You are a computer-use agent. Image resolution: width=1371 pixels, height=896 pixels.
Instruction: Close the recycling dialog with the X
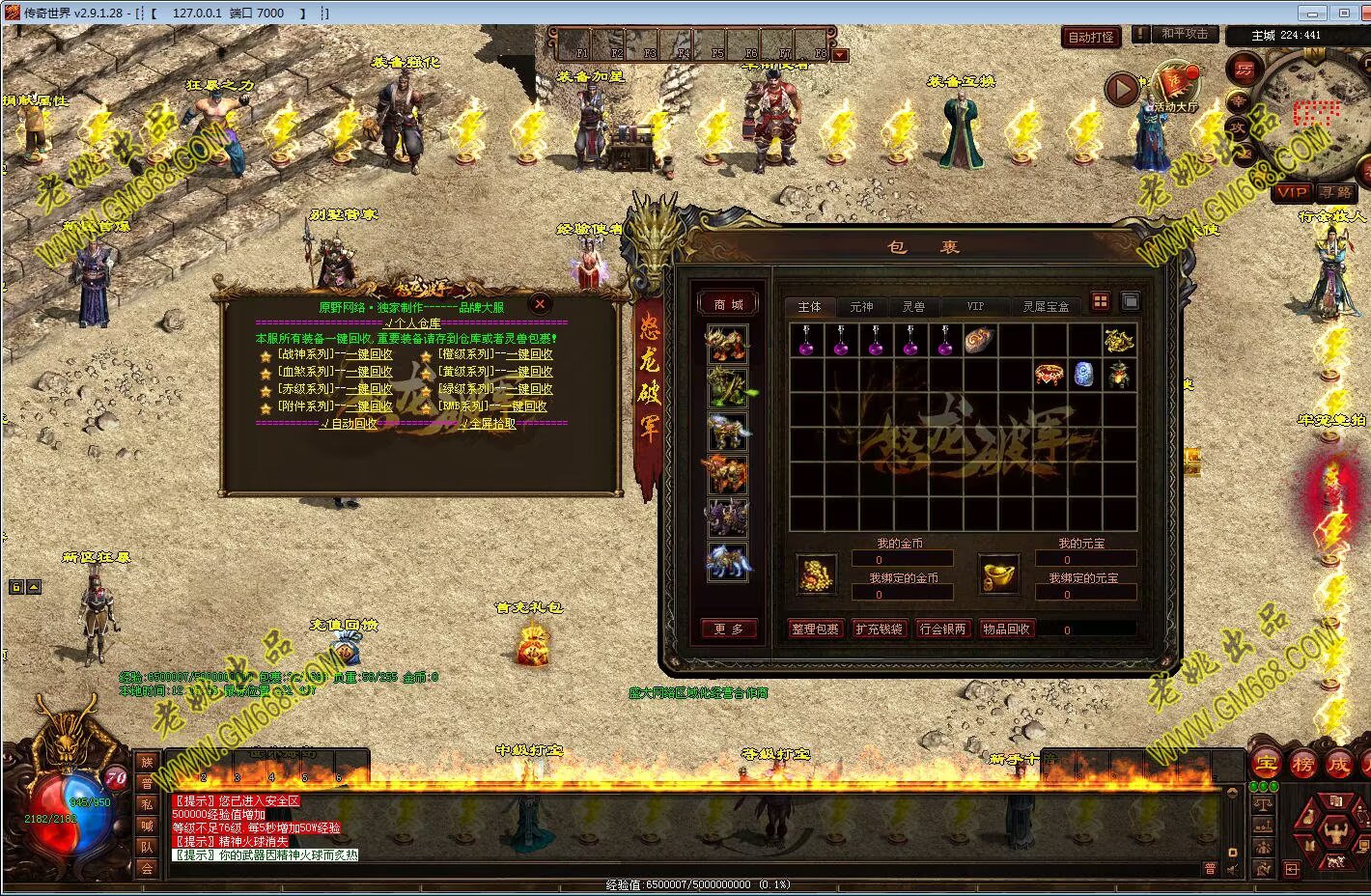tap(540, 303)
